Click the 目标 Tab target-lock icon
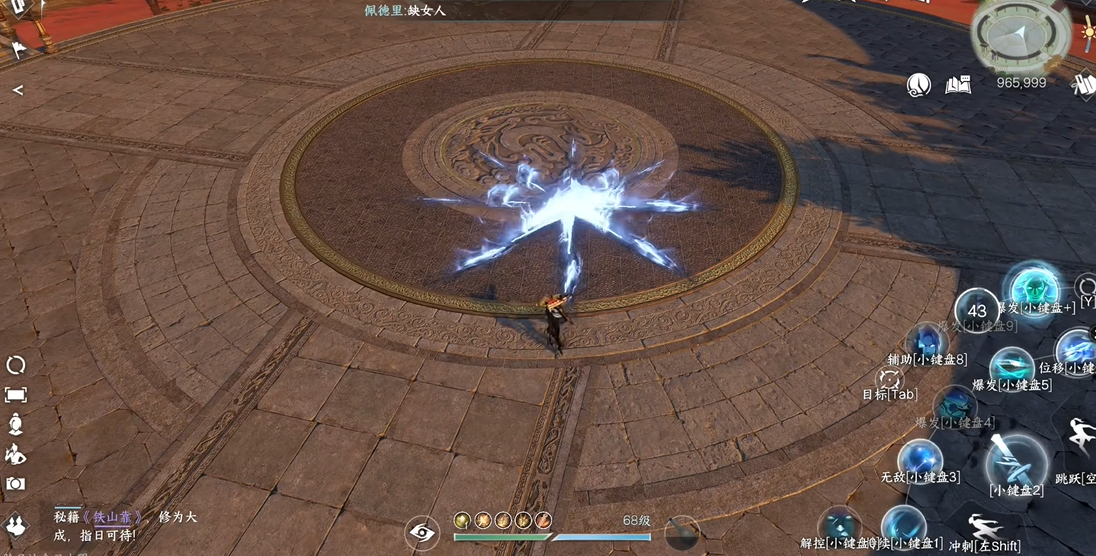 pyautogui.click(x=889, y=378)
